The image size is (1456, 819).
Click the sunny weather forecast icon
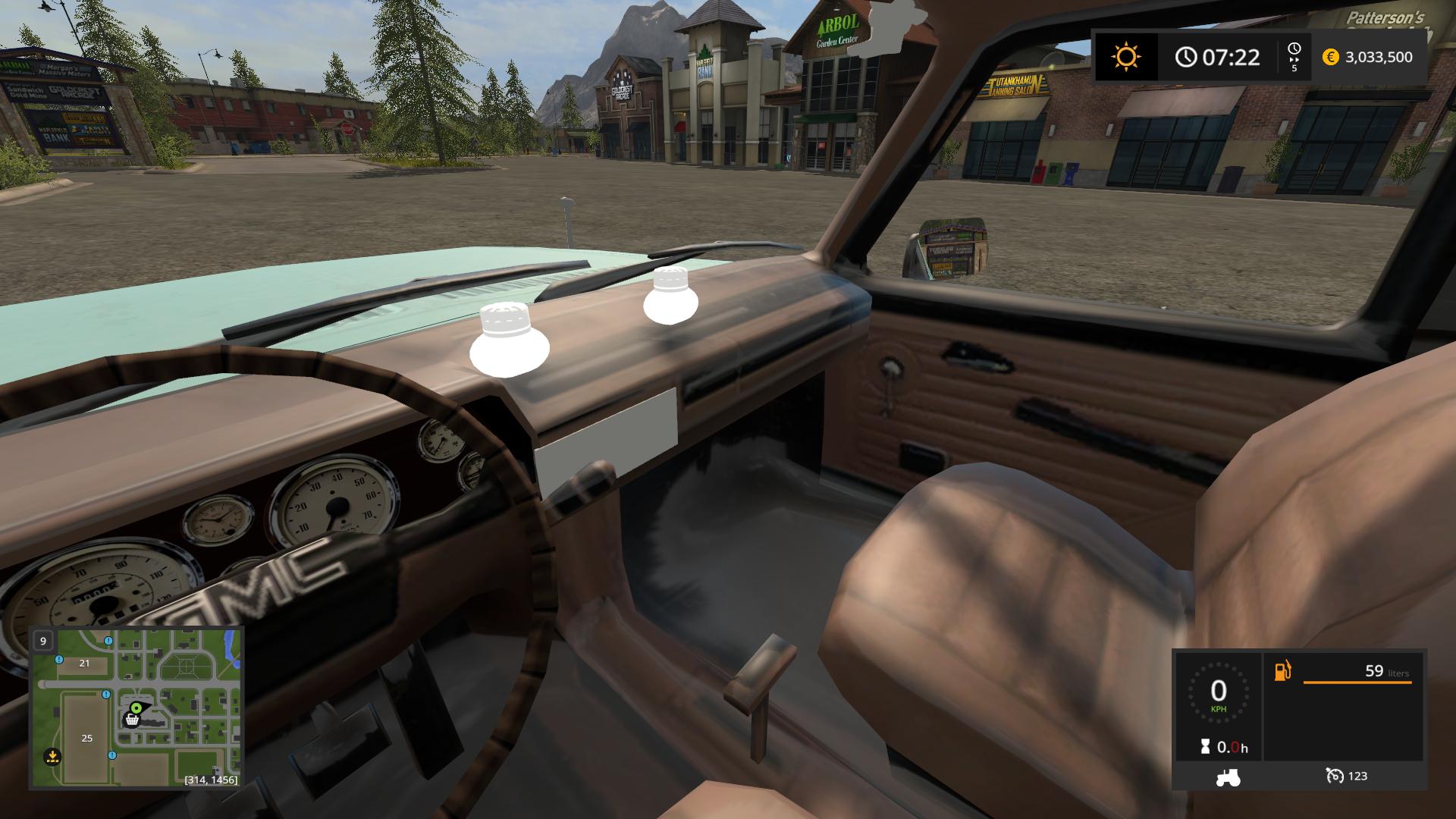(1125, 57)
